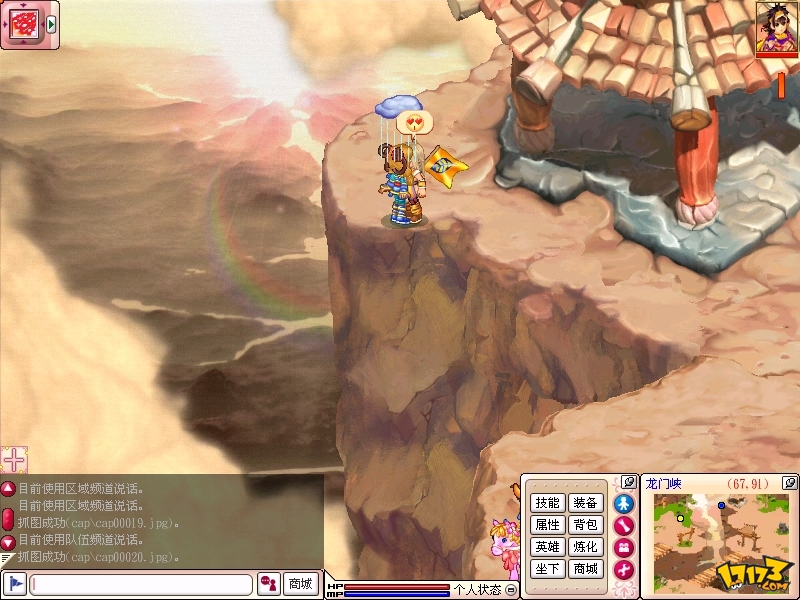Expand the skill slot green arrow
800x600 pixels.
(x=51, y=24)
